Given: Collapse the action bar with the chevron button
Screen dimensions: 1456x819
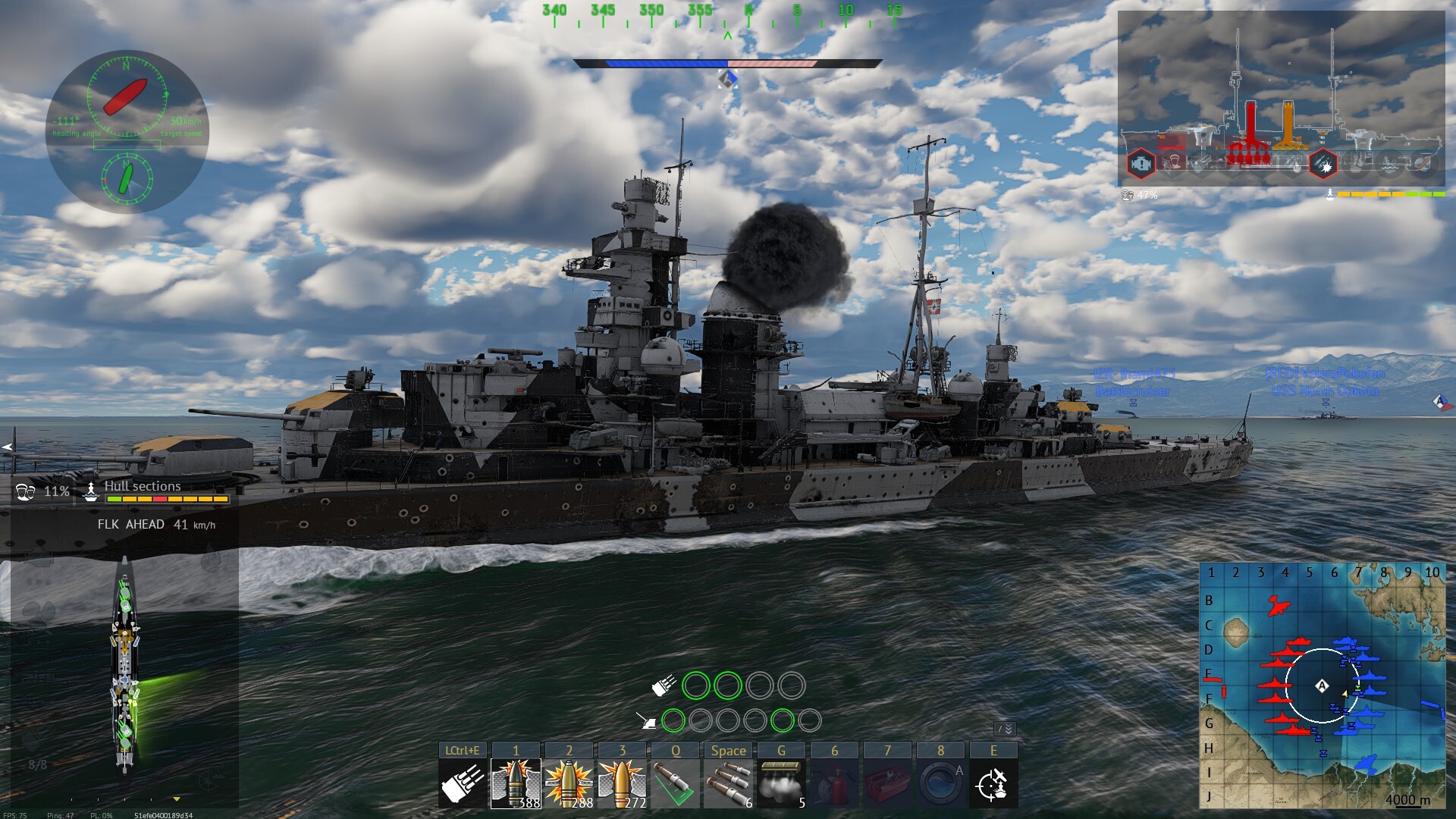Looking at the screenshot, I should (1005, 729).
